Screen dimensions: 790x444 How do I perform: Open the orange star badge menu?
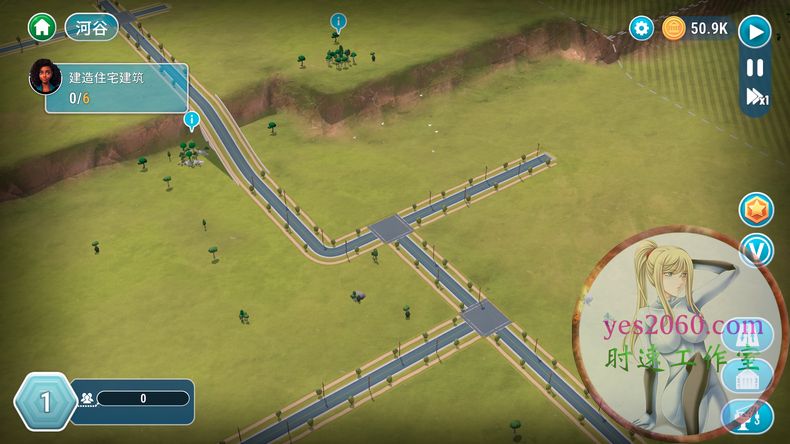click(x=756, y=210)
